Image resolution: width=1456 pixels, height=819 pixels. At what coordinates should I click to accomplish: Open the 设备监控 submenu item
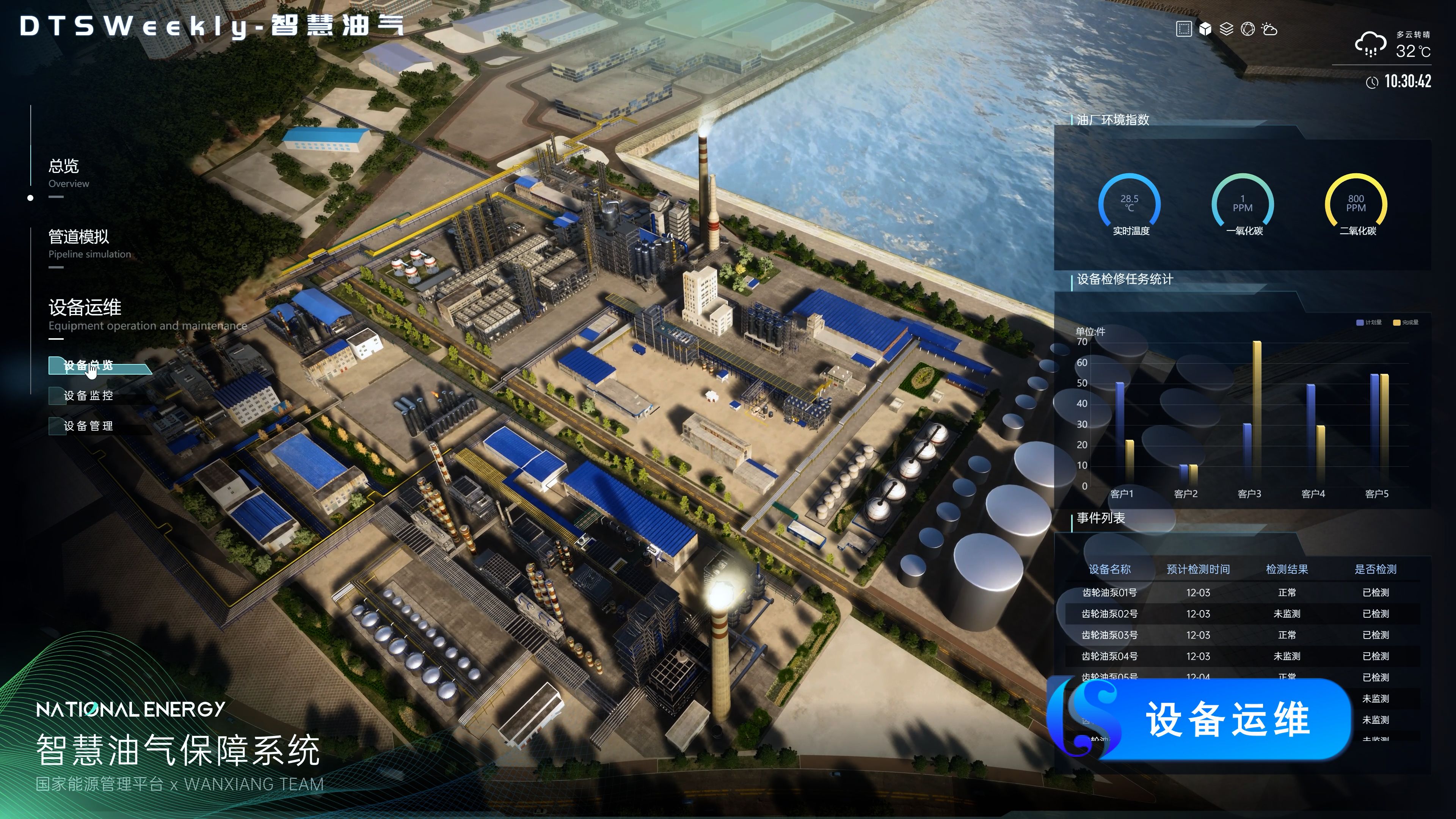[x=89, y=395]
